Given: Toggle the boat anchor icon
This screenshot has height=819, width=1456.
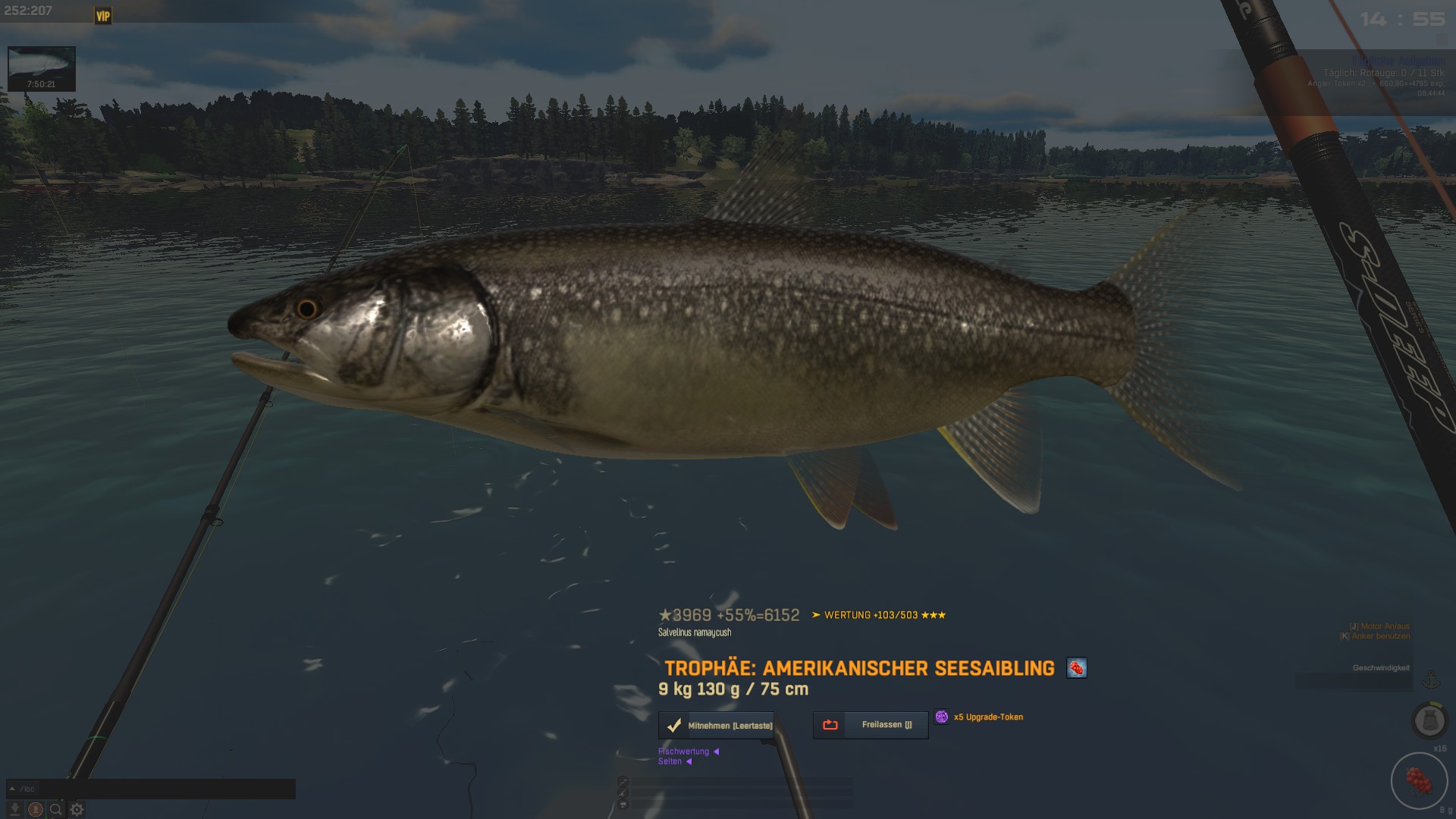Looking at the screenshot, I should [1431, 680].
